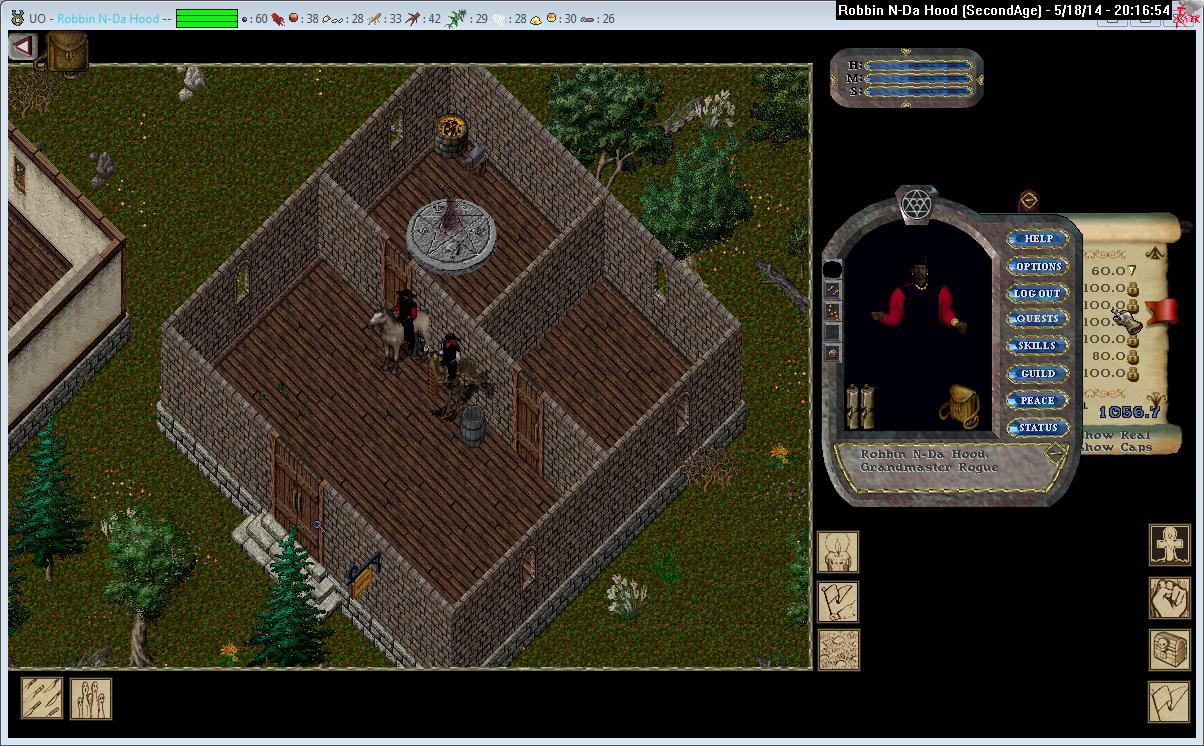Open the Options menu
Viewport: 1204px width, 746px height.
pyautogui.click(x=1037, y=267)
